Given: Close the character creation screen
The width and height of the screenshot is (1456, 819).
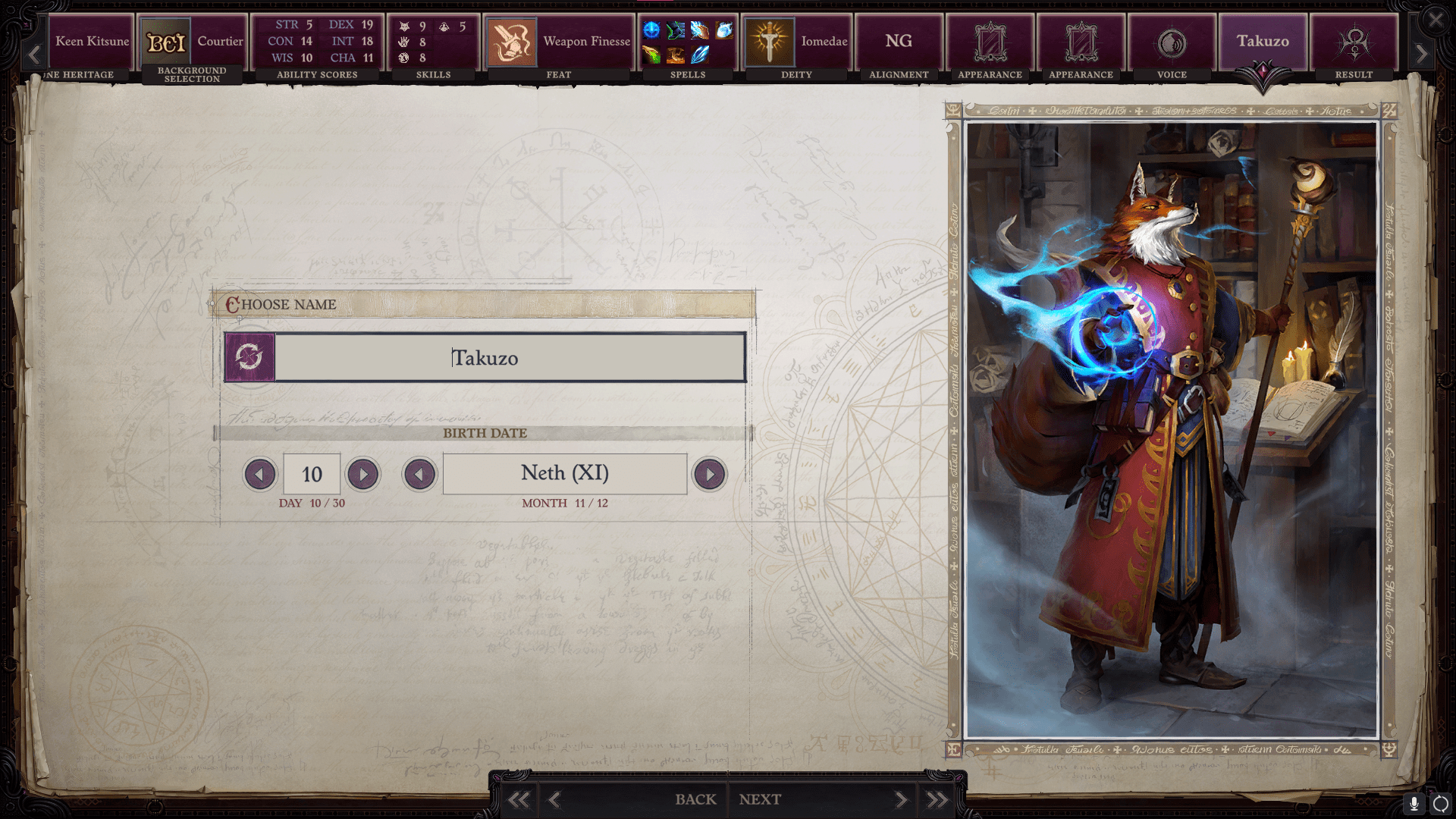Looking at the screenshot, I should pos(1436,20).
